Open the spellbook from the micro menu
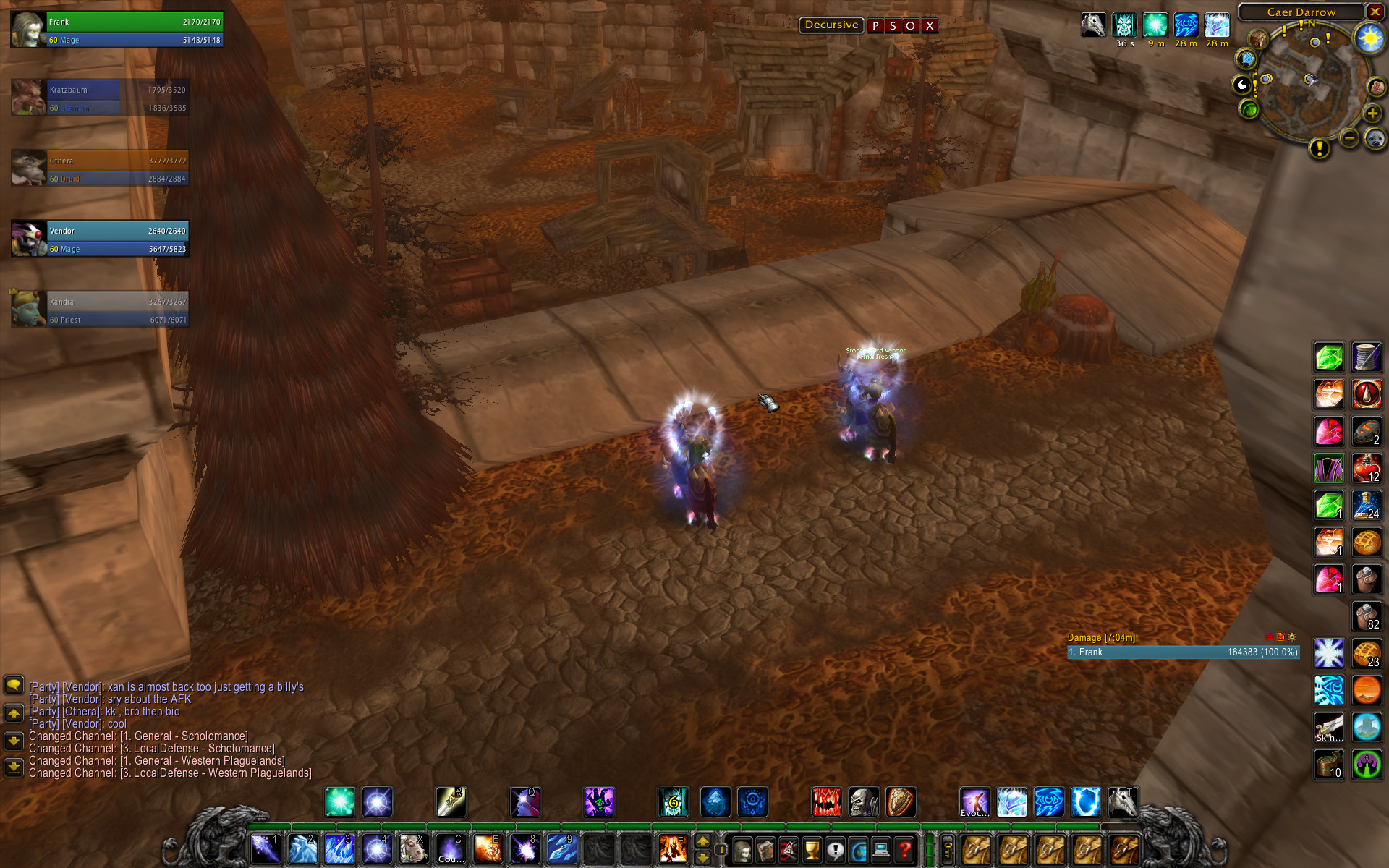 [x=765, y=850]
